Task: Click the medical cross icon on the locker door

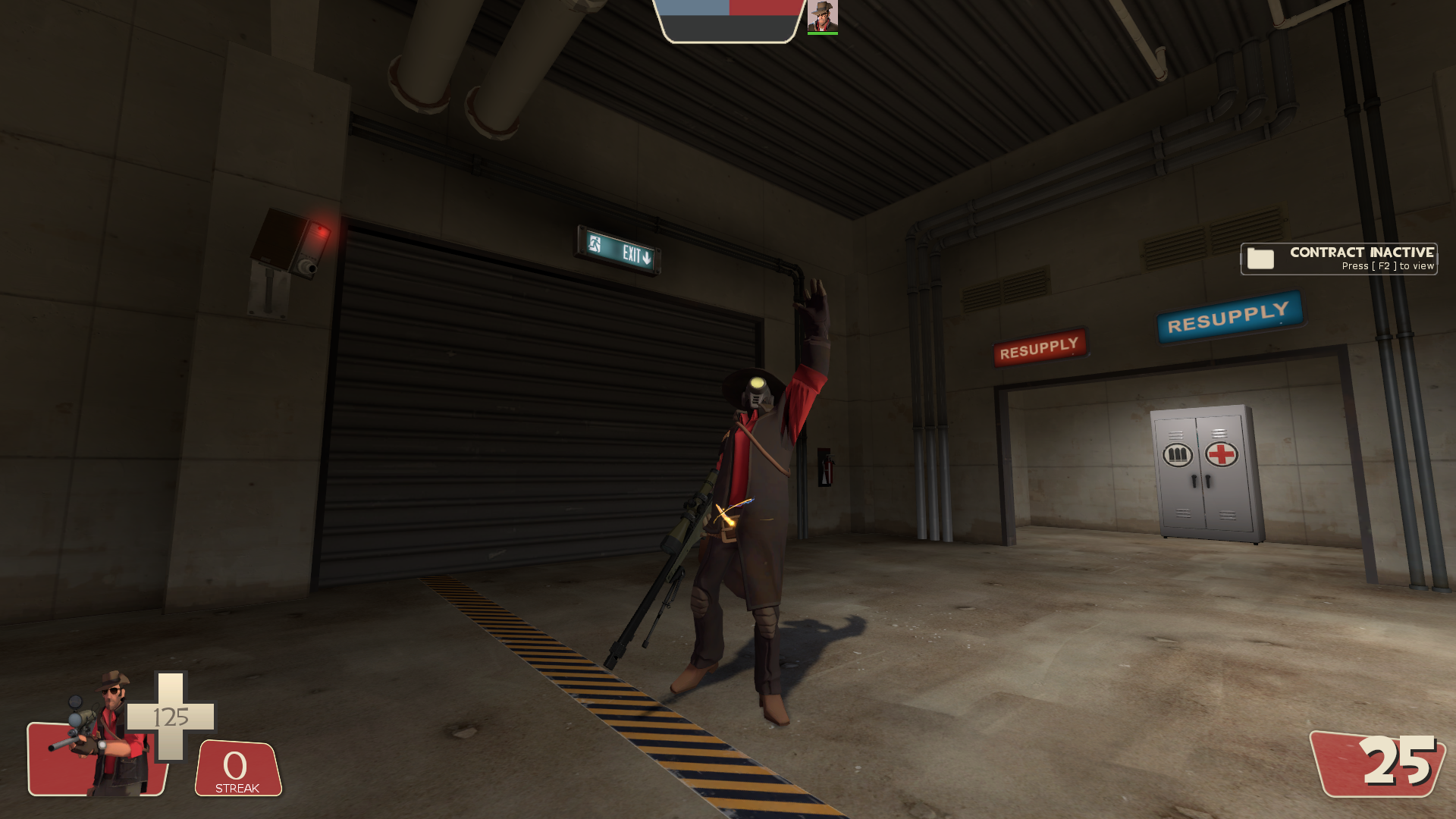Action: [x=1221, y=453]
